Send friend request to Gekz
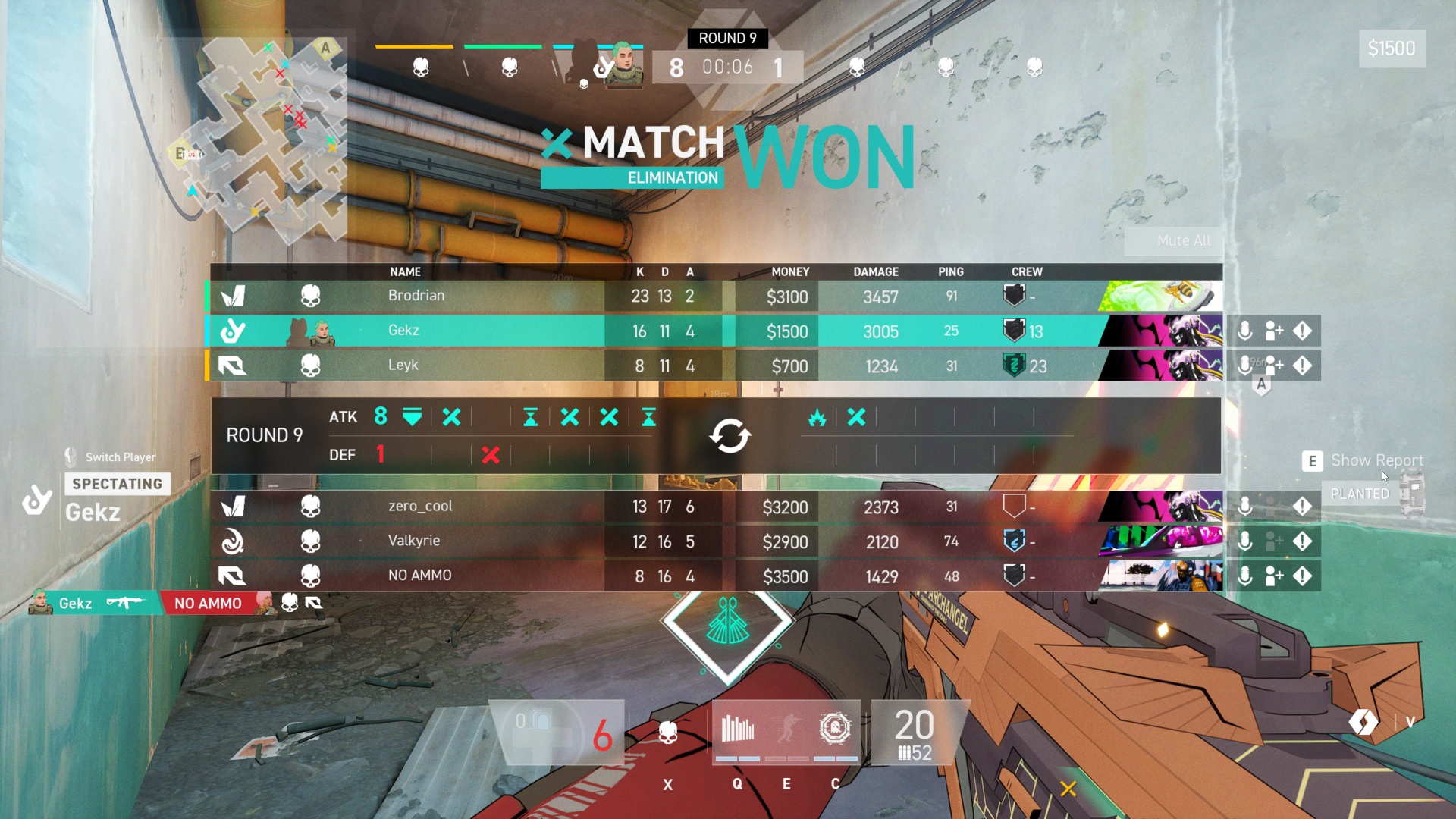Viewport: 1456px width, 819px height. coord(1274,331)
